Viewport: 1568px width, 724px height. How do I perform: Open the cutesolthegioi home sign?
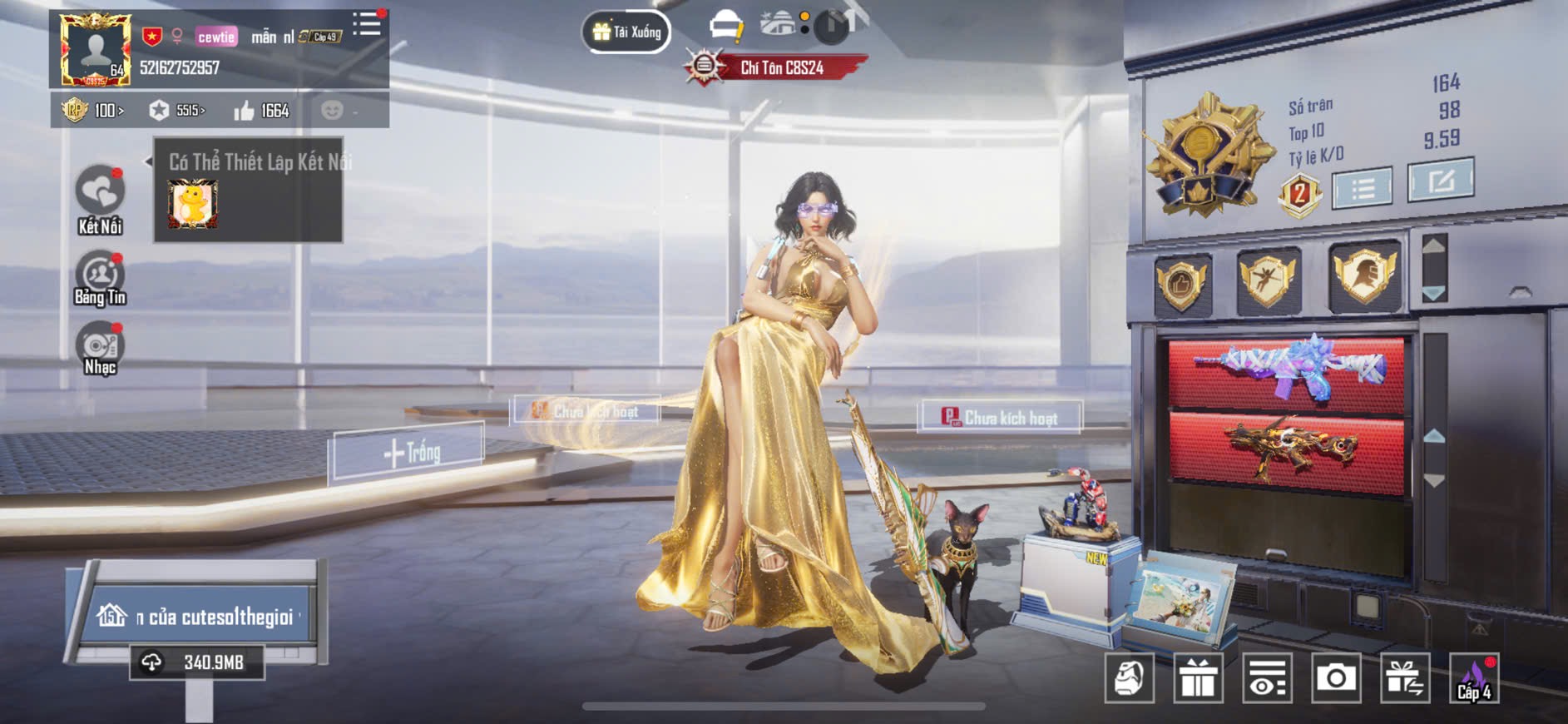[200, 617]
